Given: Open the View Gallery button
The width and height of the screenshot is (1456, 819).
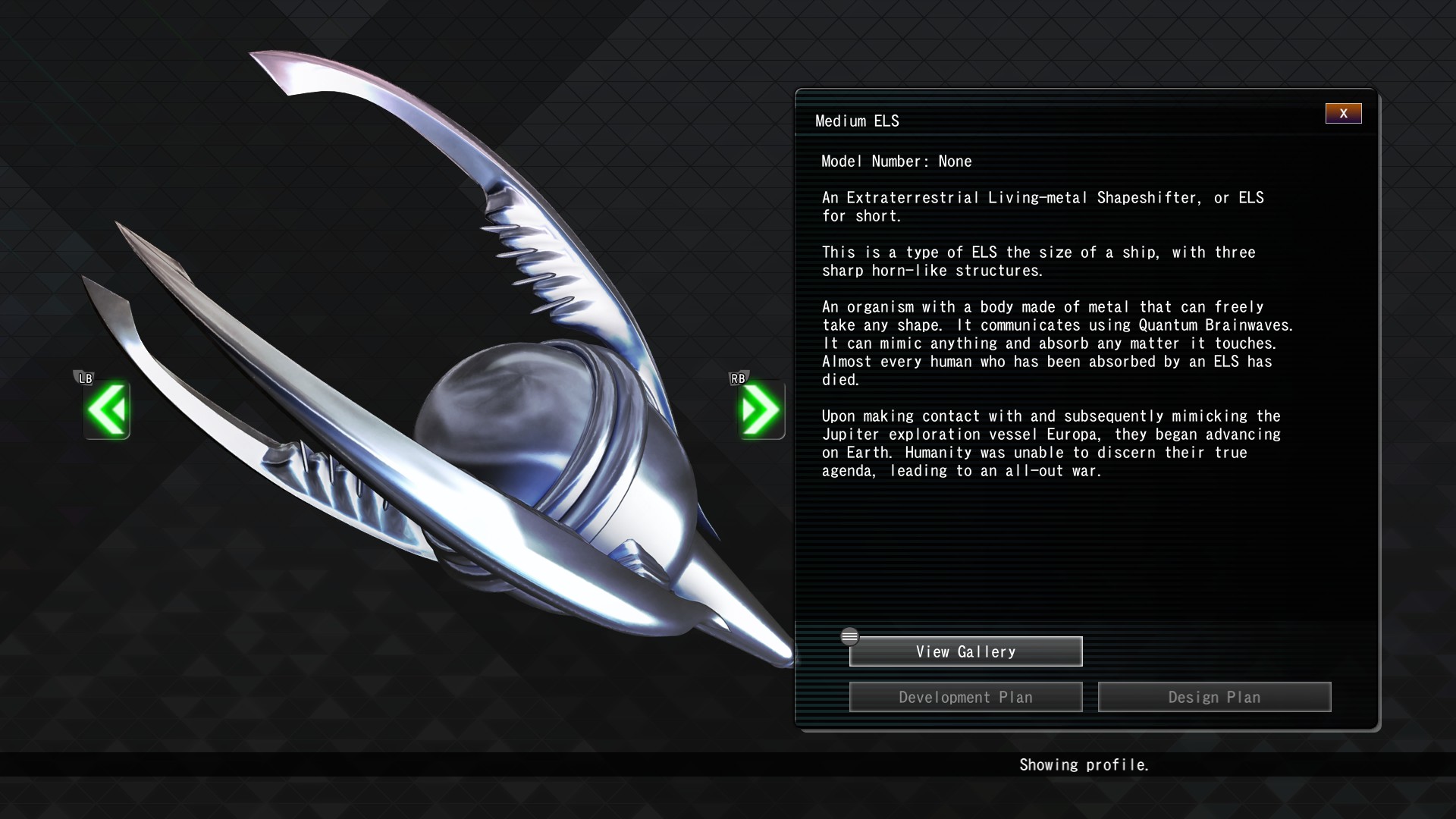Looking at the screenshot, I should [965, 651].
